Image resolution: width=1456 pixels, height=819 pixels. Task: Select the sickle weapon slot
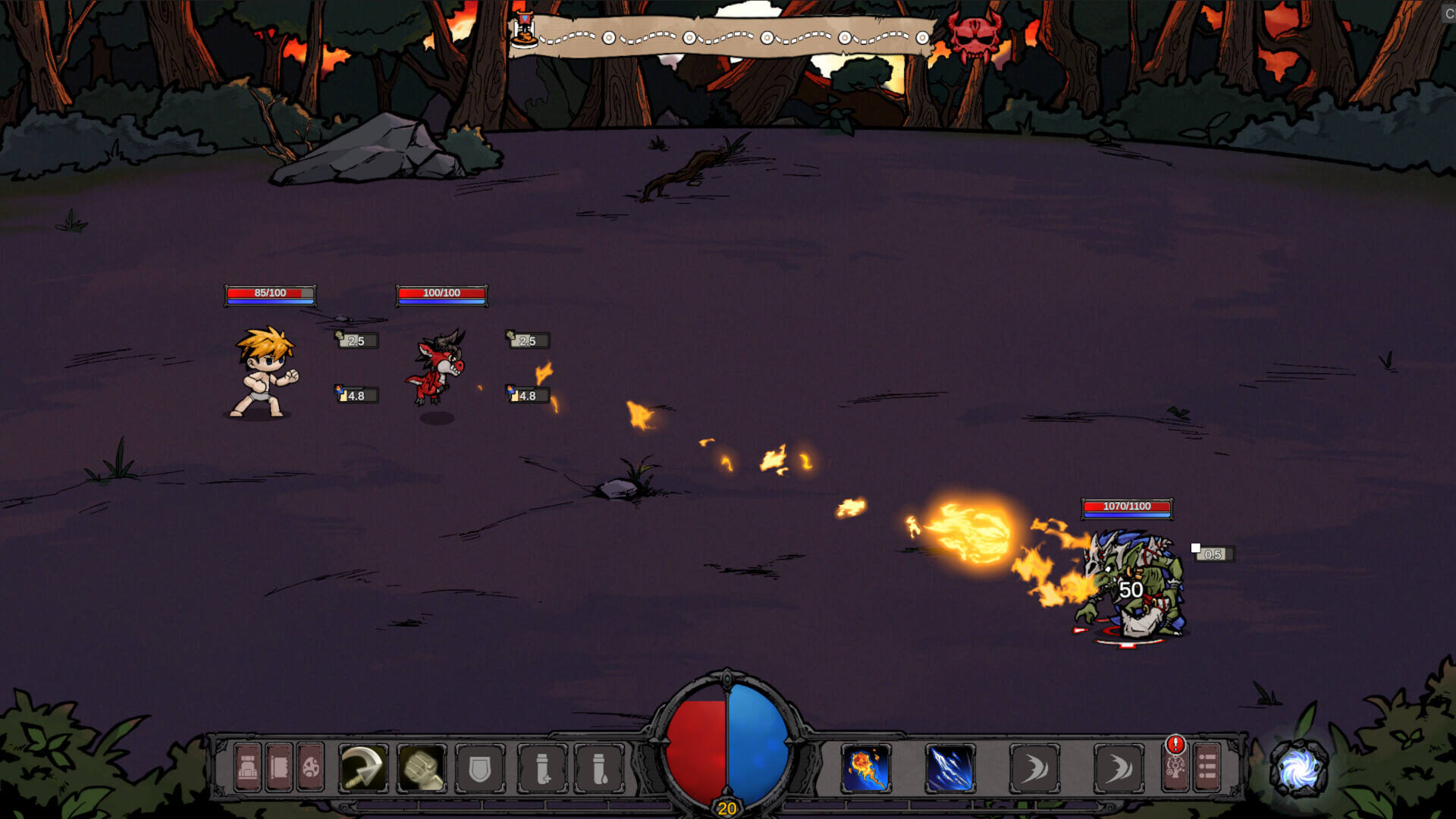pos(363,768)
